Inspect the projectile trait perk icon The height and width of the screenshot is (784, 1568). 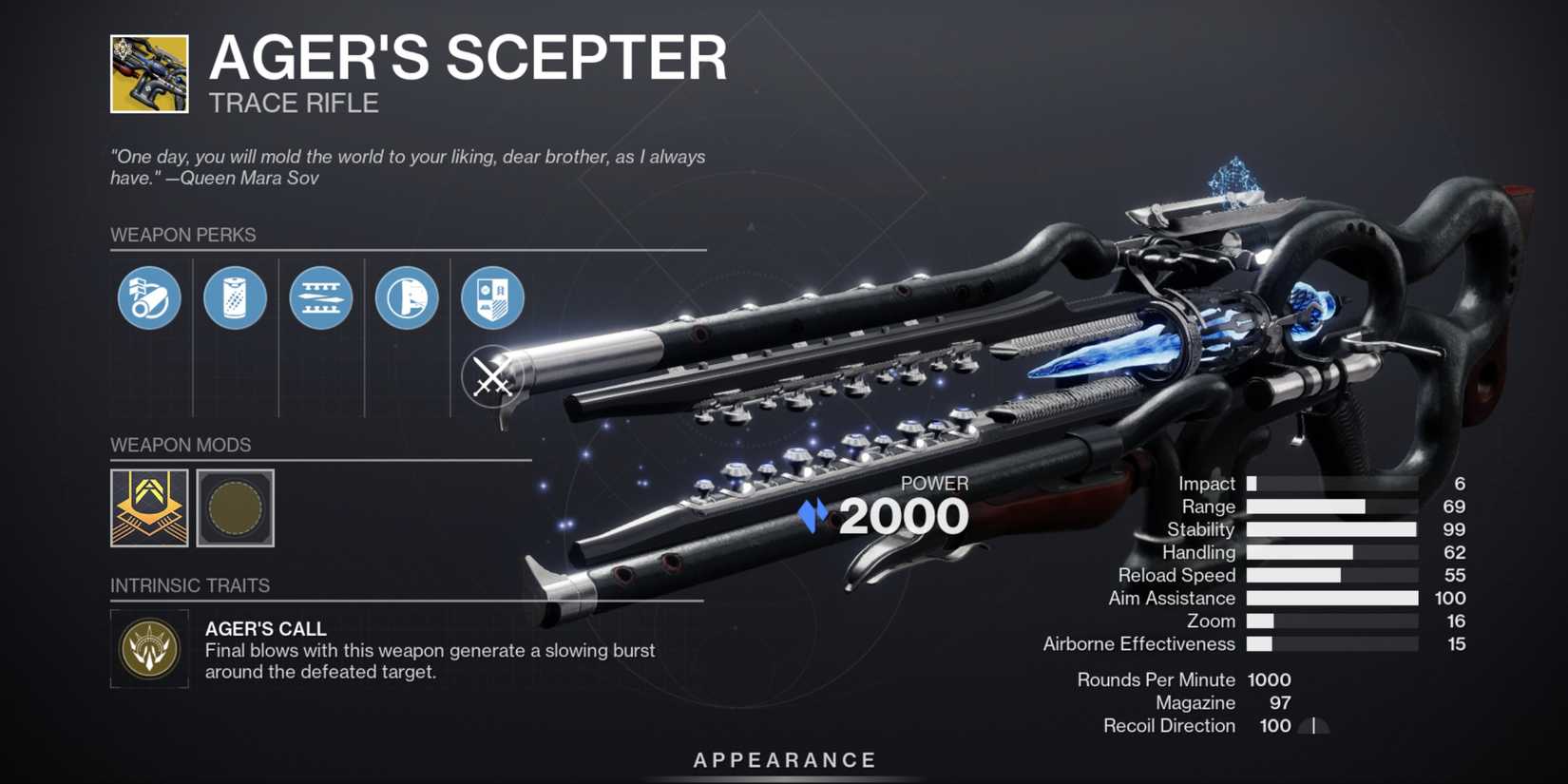click(x=320, y=297)
